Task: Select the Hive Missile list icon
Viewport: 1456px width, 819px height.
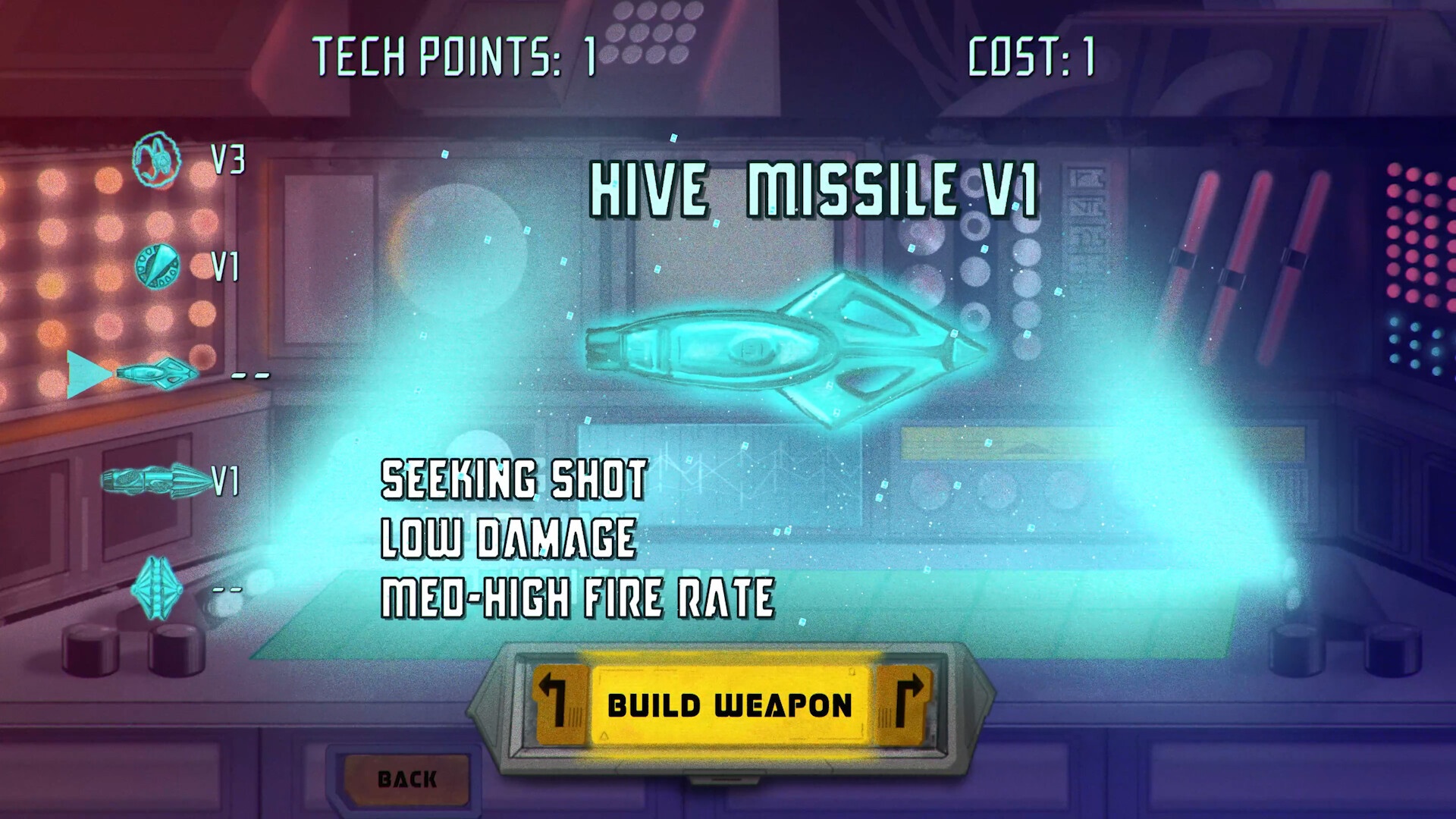Action: (158, 373)
